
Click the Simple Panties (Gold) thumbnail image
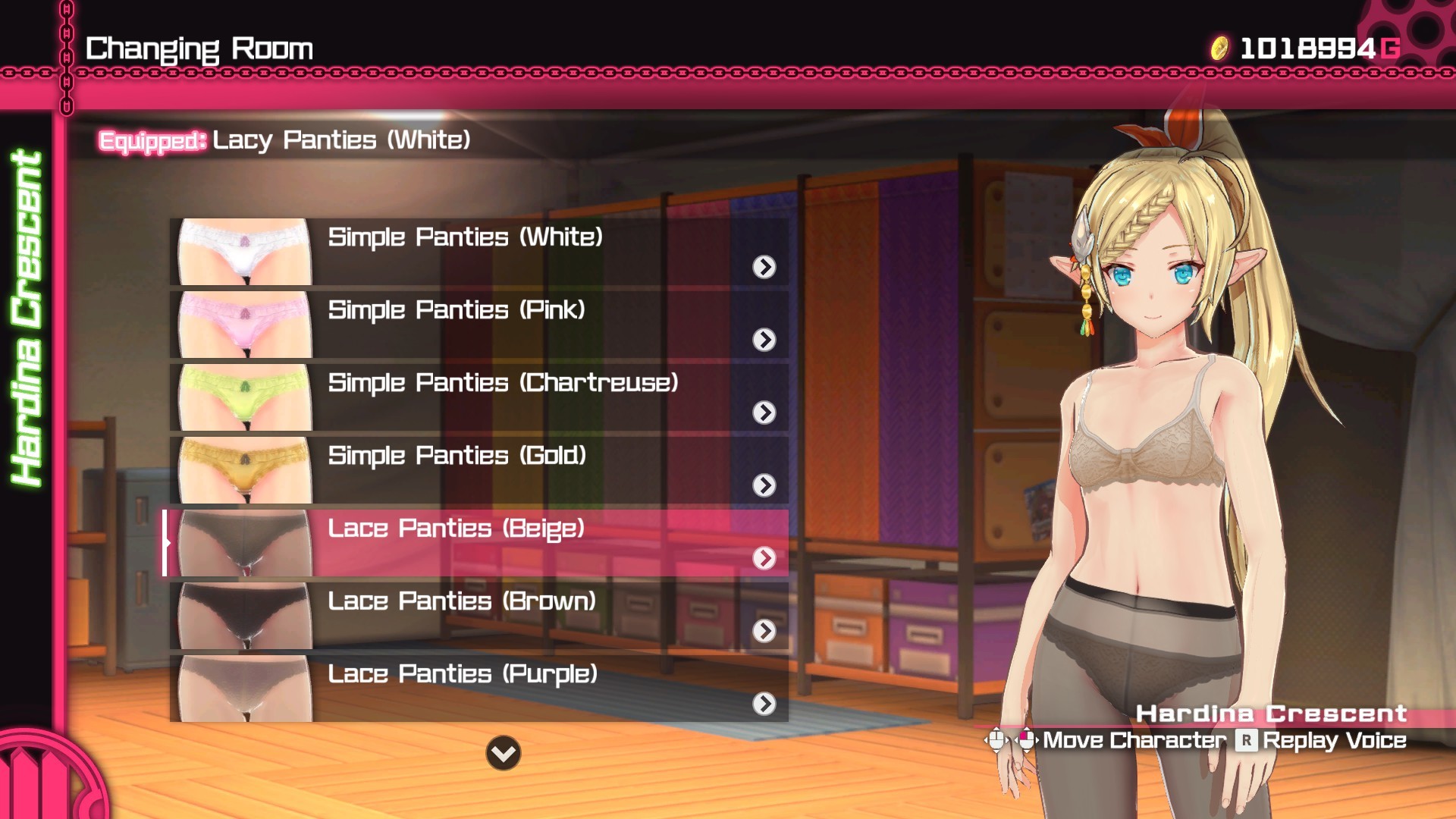pos(244,470)
